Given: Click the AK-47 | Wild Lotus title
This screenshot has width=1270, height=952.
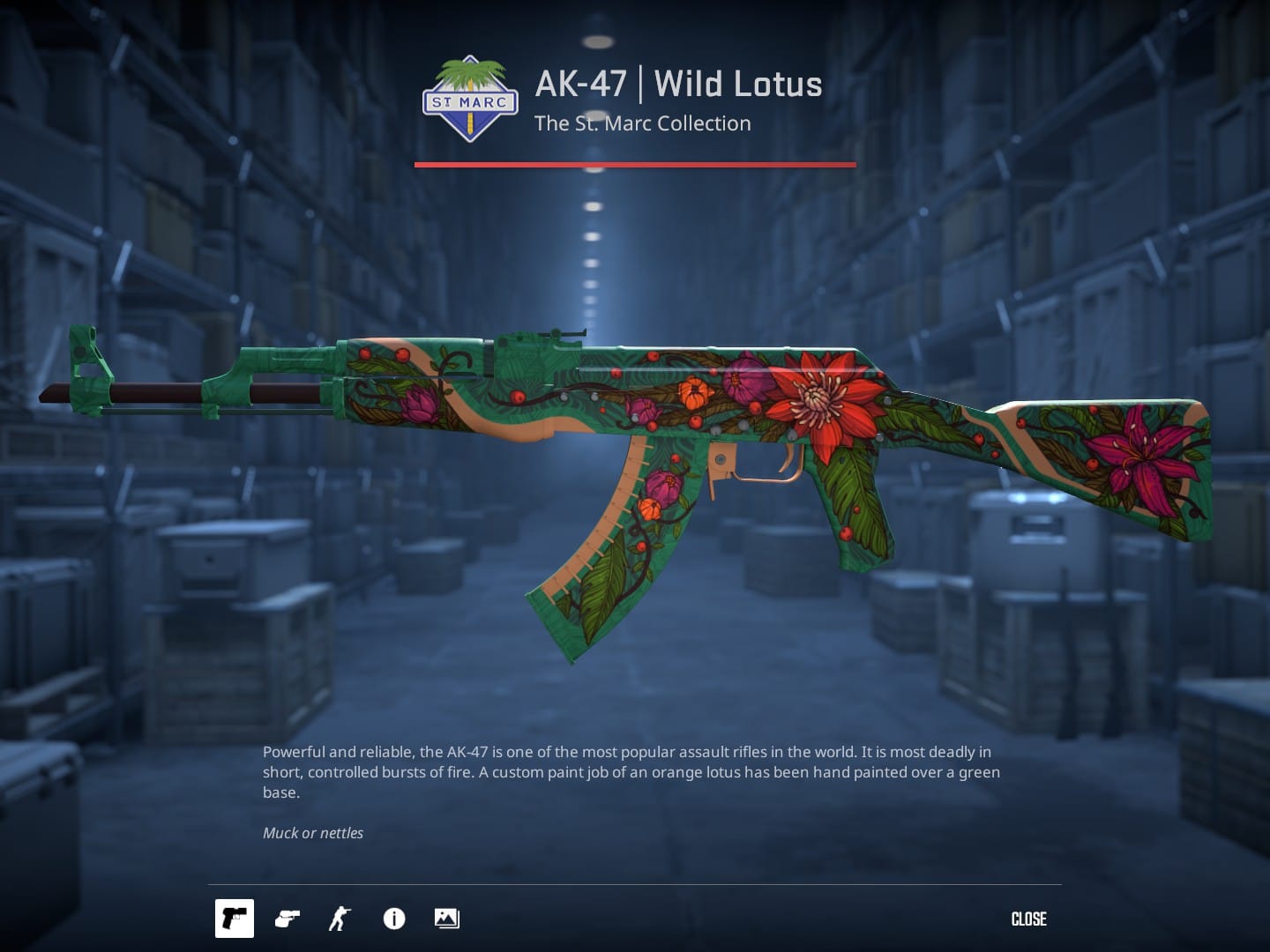Looking at the screenshot, I should (677, 84).
